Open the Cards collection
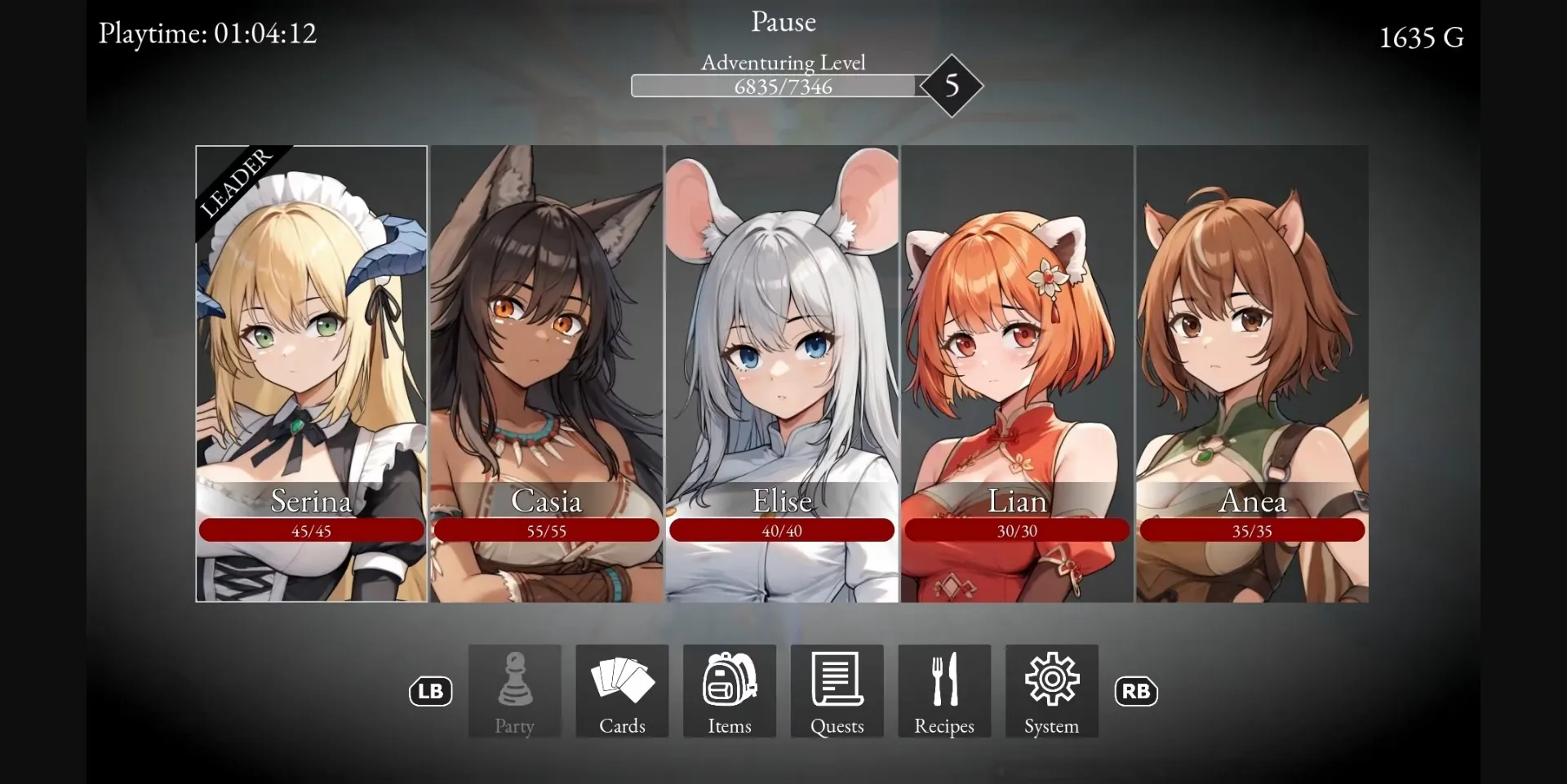 click(621, 692)
